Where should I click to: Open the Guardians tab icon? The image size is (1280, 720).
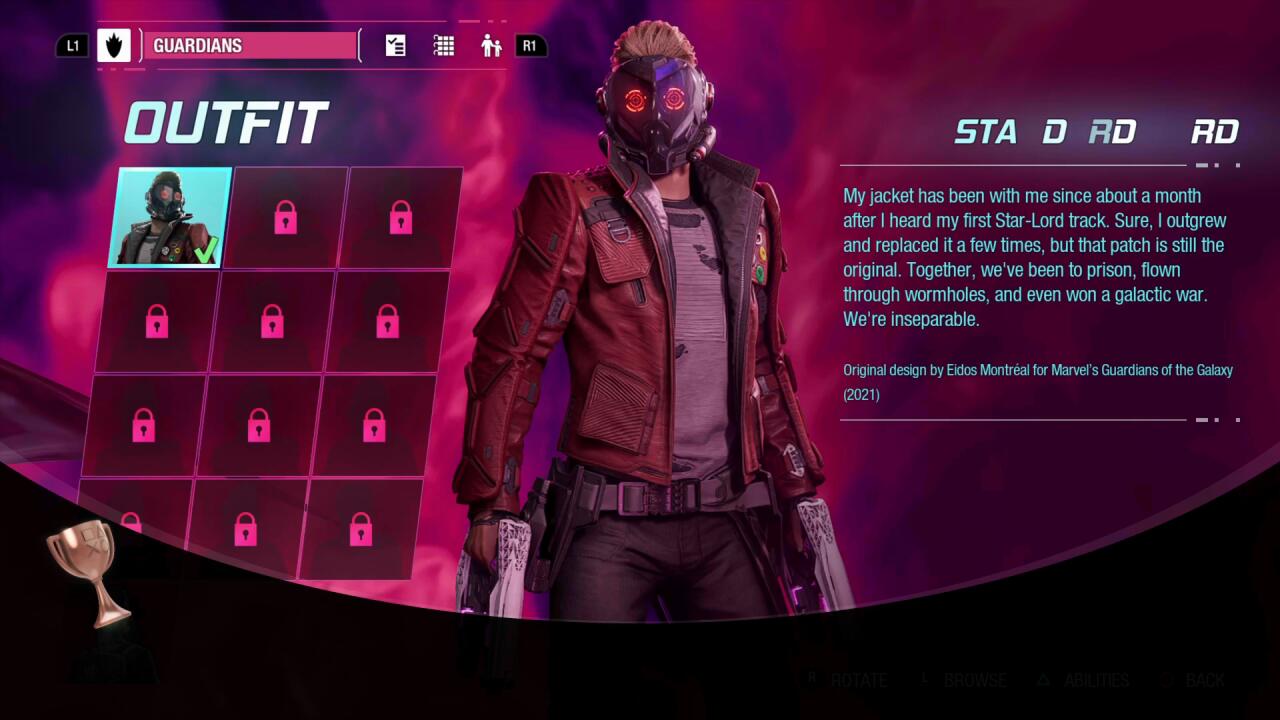point(114,46)
